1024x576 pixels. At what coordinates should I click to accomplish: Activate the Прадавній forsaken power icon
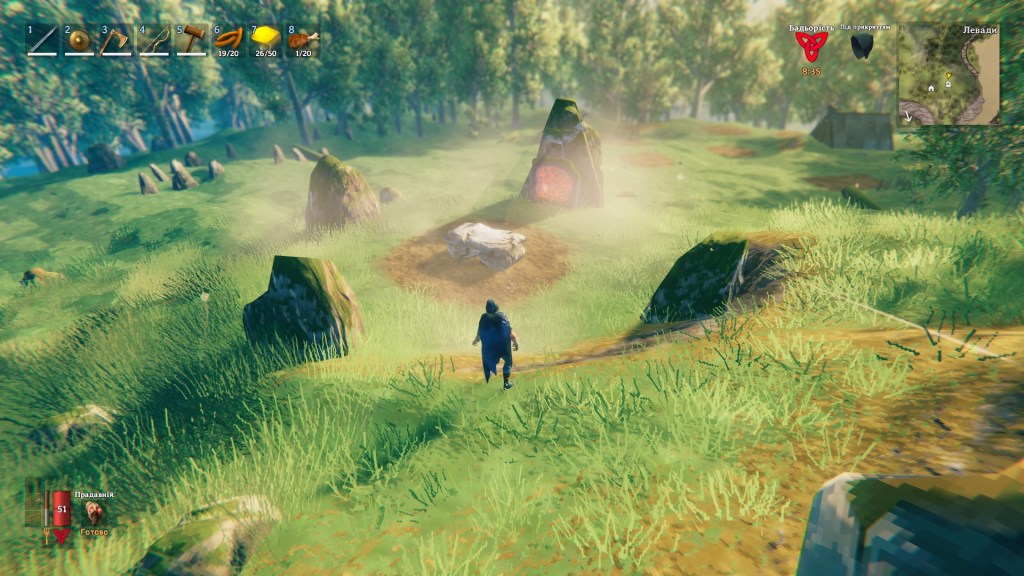95,512
